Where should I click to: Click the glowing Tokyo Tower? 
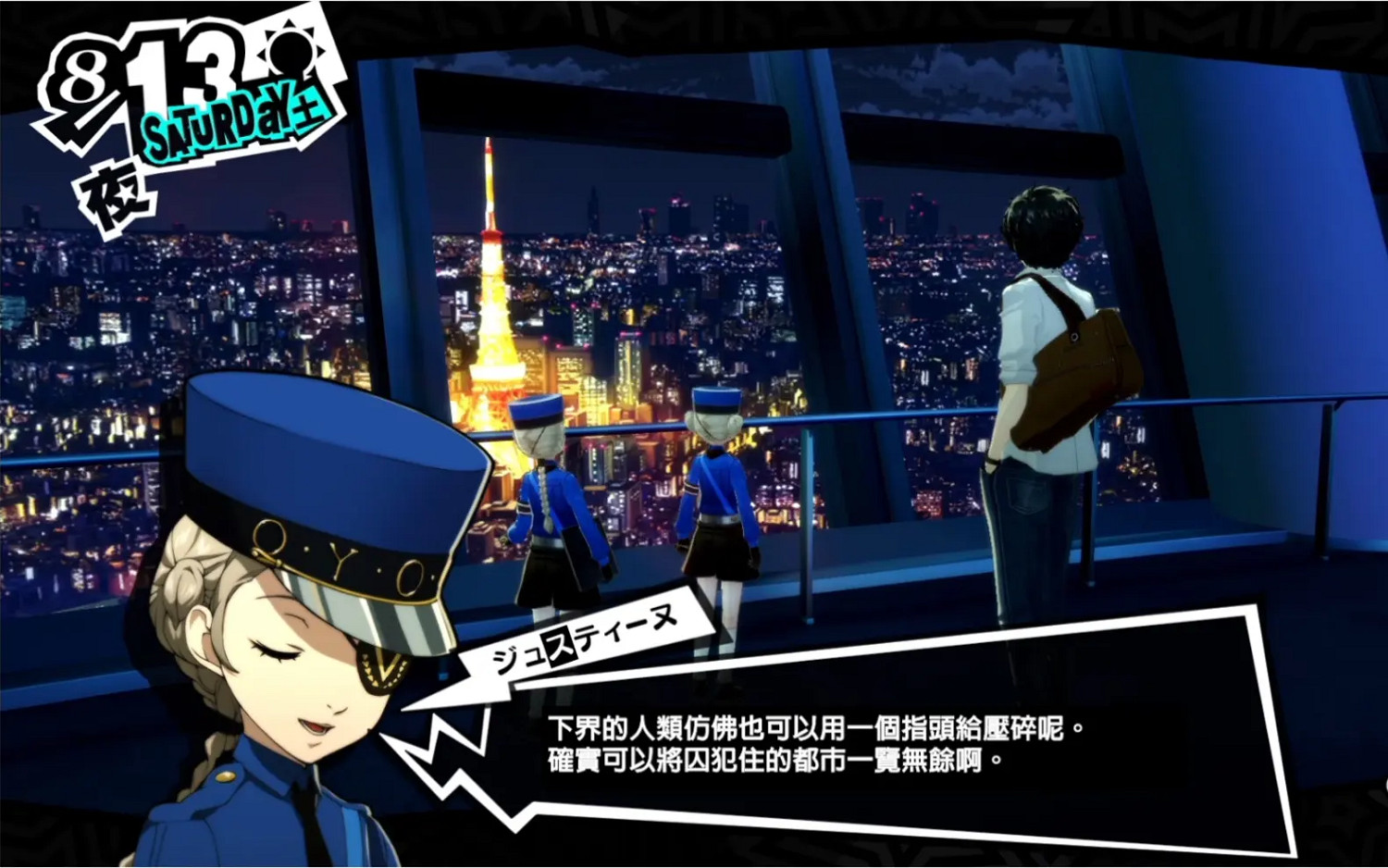pos(495,296)
